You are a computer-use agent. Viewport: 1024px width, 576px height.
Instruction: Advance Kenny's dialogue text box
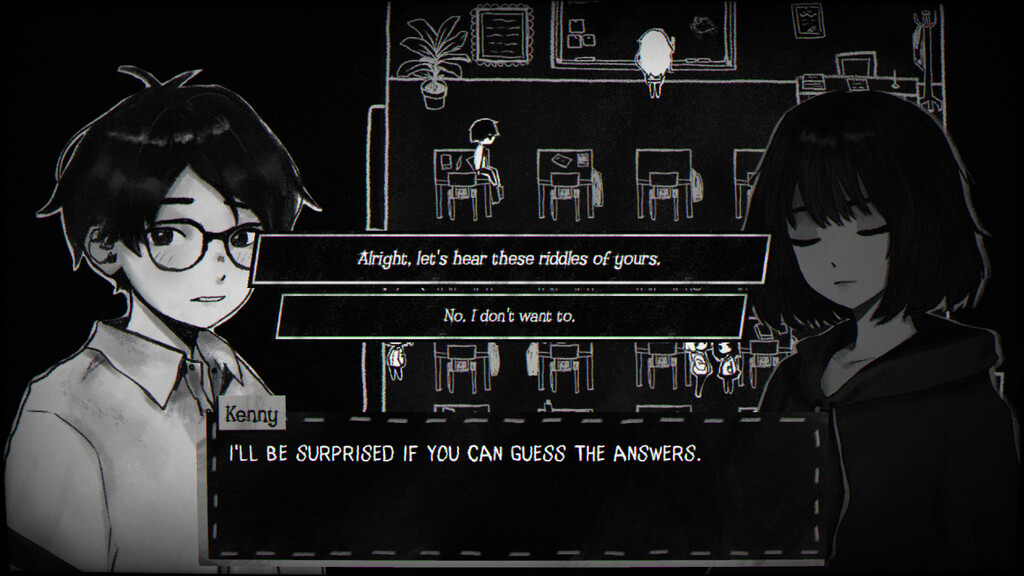tap(518, 485)
